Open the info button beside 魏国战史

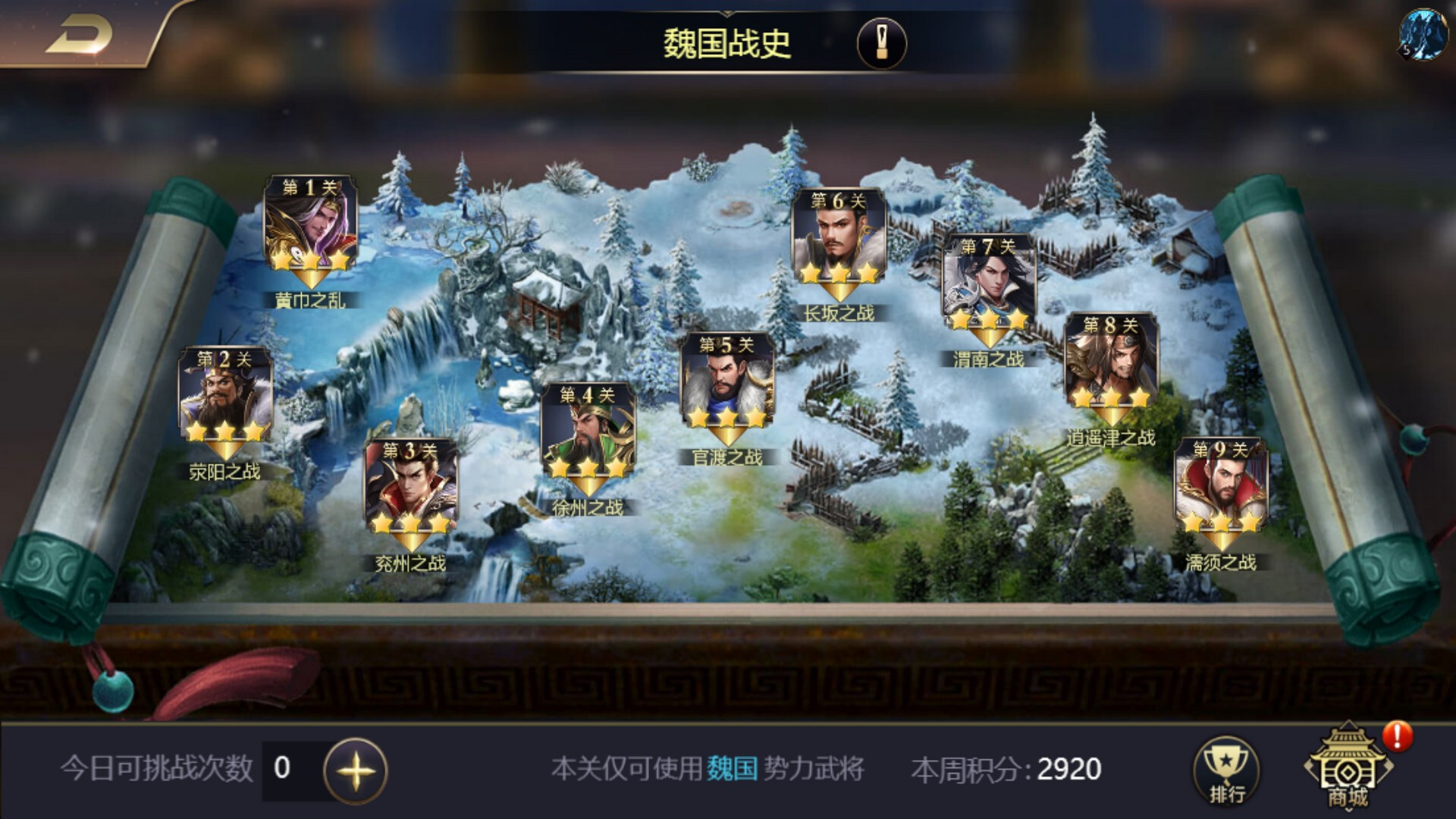pos(881,42)
